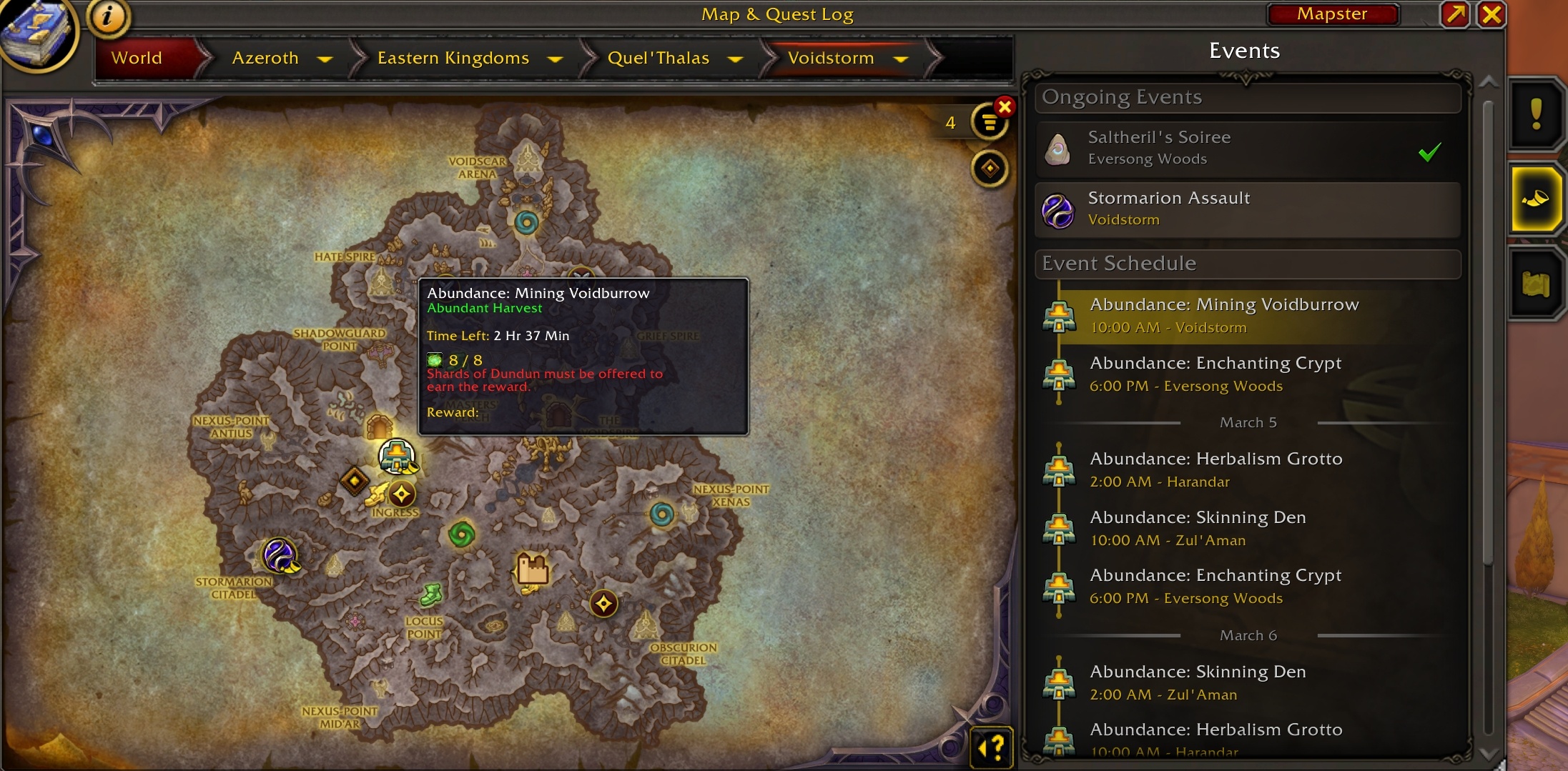The image size is (1568, 771).
Task: Choose Abundance: Mining Voidburrow in schedule
Action: [1247, 315]
